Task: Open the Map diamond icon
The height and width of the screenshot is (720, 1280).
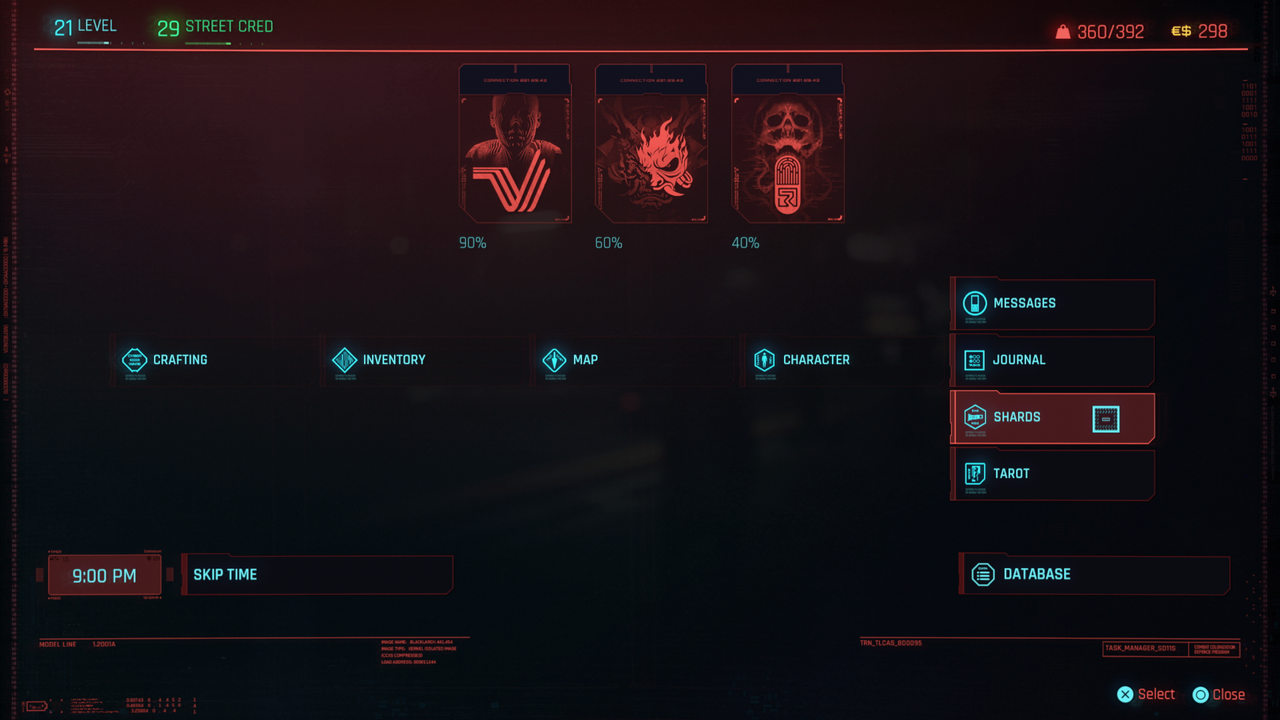Action: pyautogui.click(x=557, y=360)
